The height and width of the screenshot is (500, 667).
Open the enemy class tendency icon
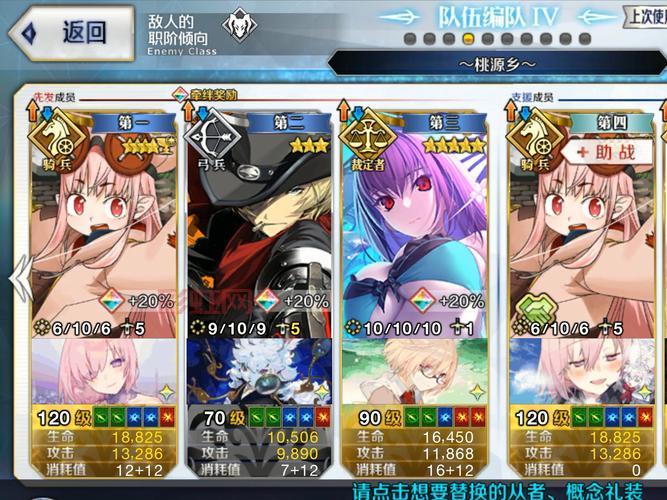(235, 29)
